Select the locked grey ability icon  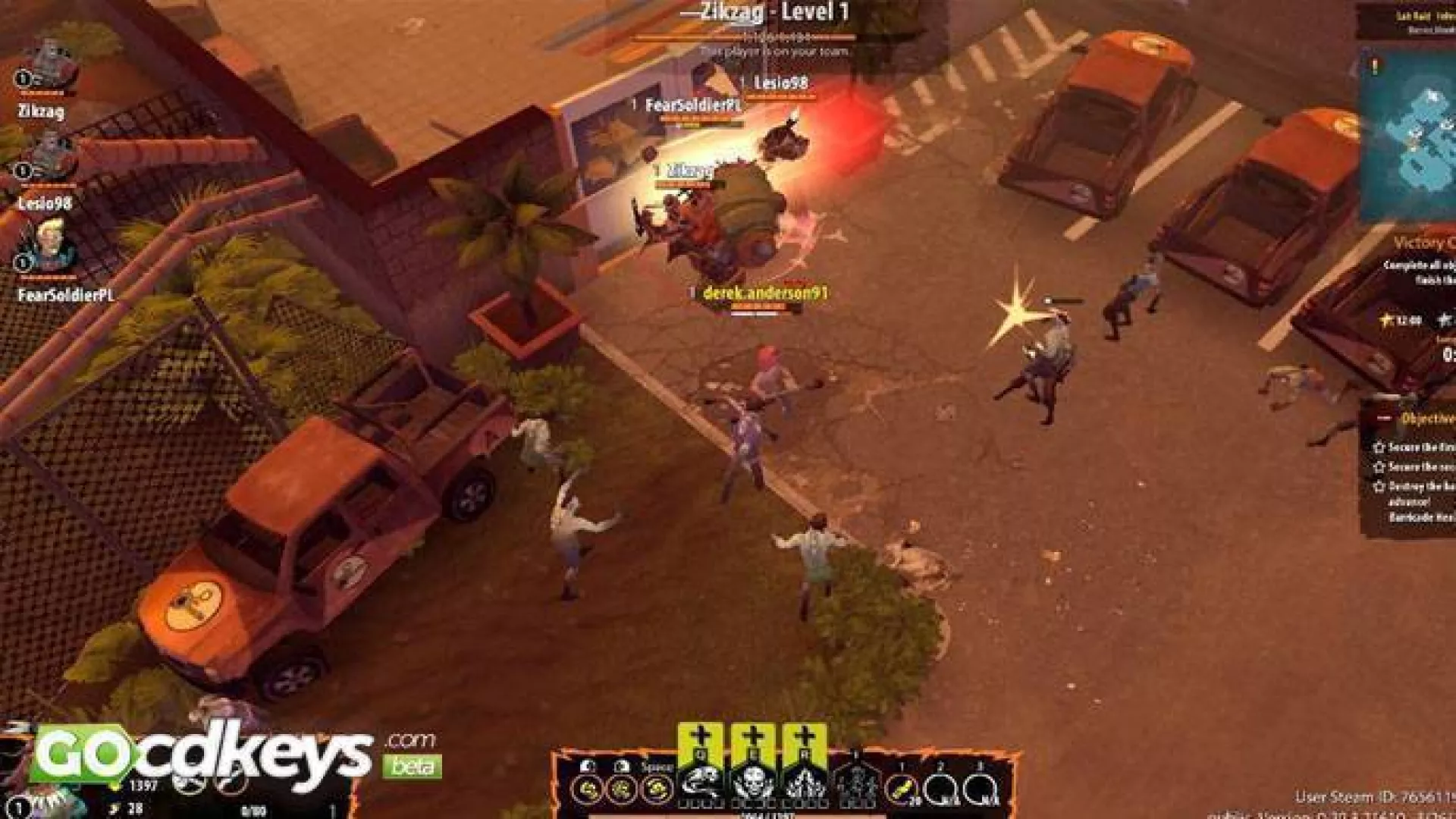855,784
